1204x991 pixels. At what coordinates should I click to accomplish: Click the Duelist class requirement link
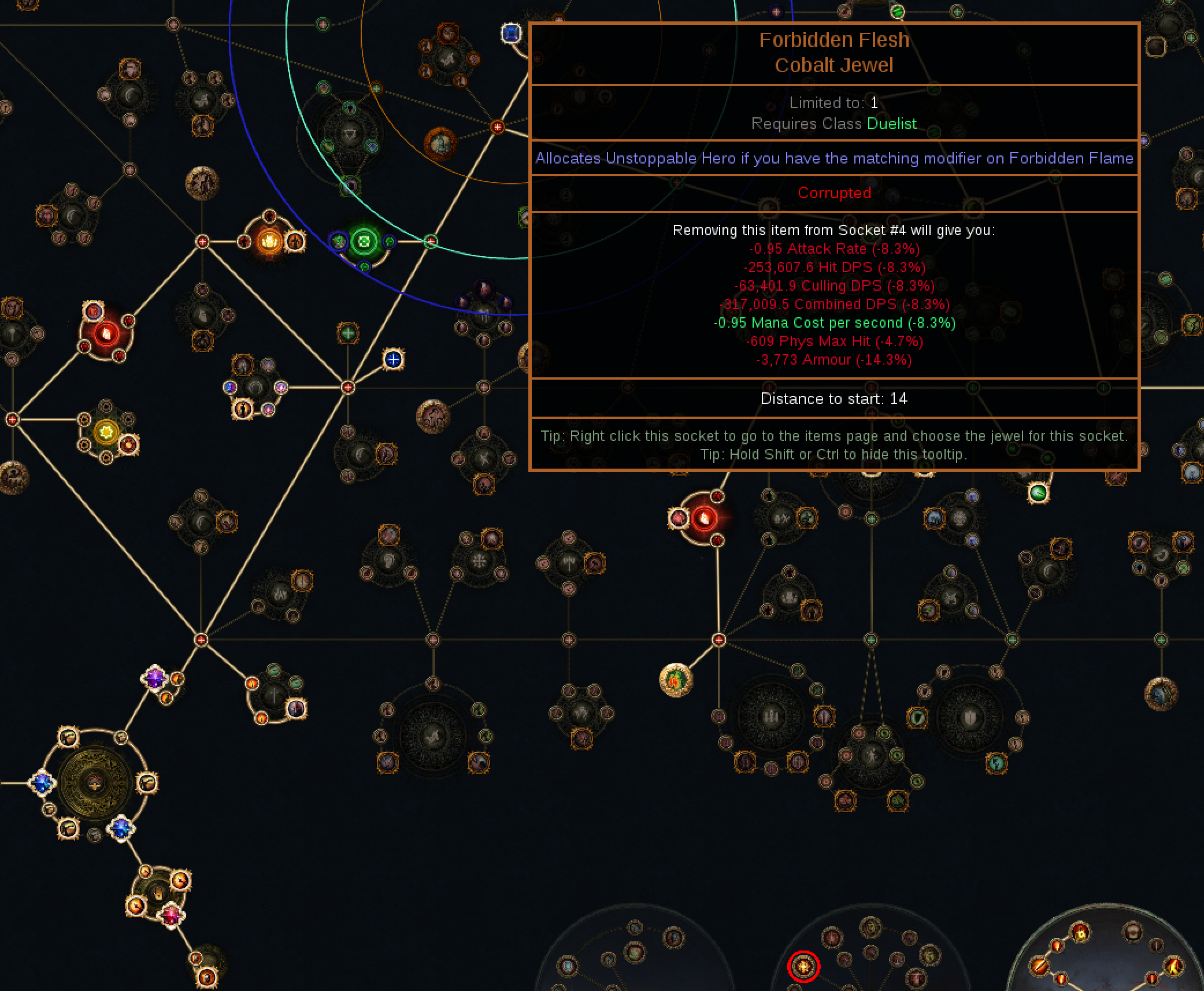pos(892,124)
